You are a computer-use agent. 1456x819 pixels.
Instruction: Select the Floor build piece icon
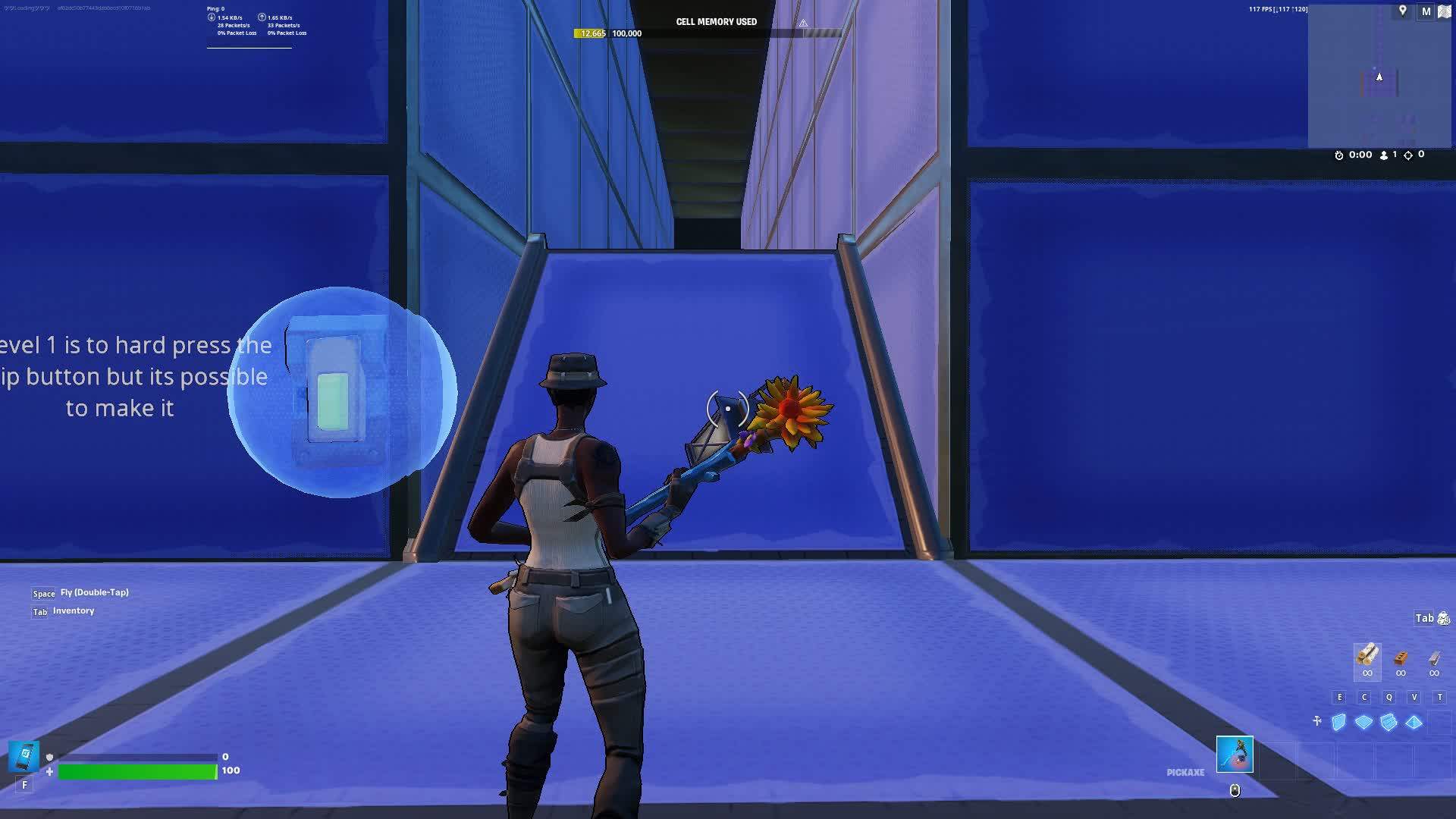point(1362,723)
